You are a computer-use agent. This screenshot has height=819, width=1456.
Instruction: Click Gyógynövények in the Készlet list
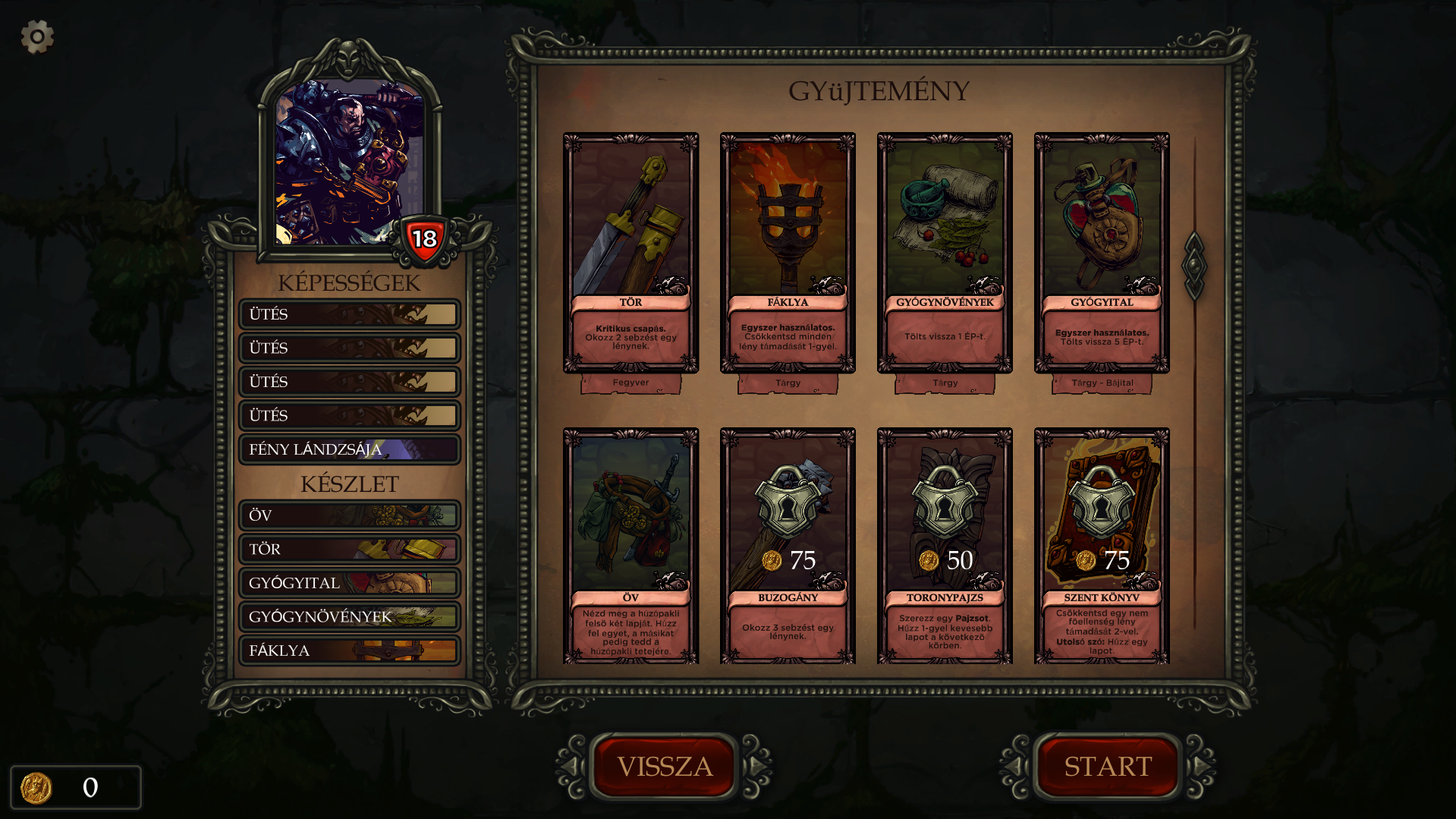[349, 616]
